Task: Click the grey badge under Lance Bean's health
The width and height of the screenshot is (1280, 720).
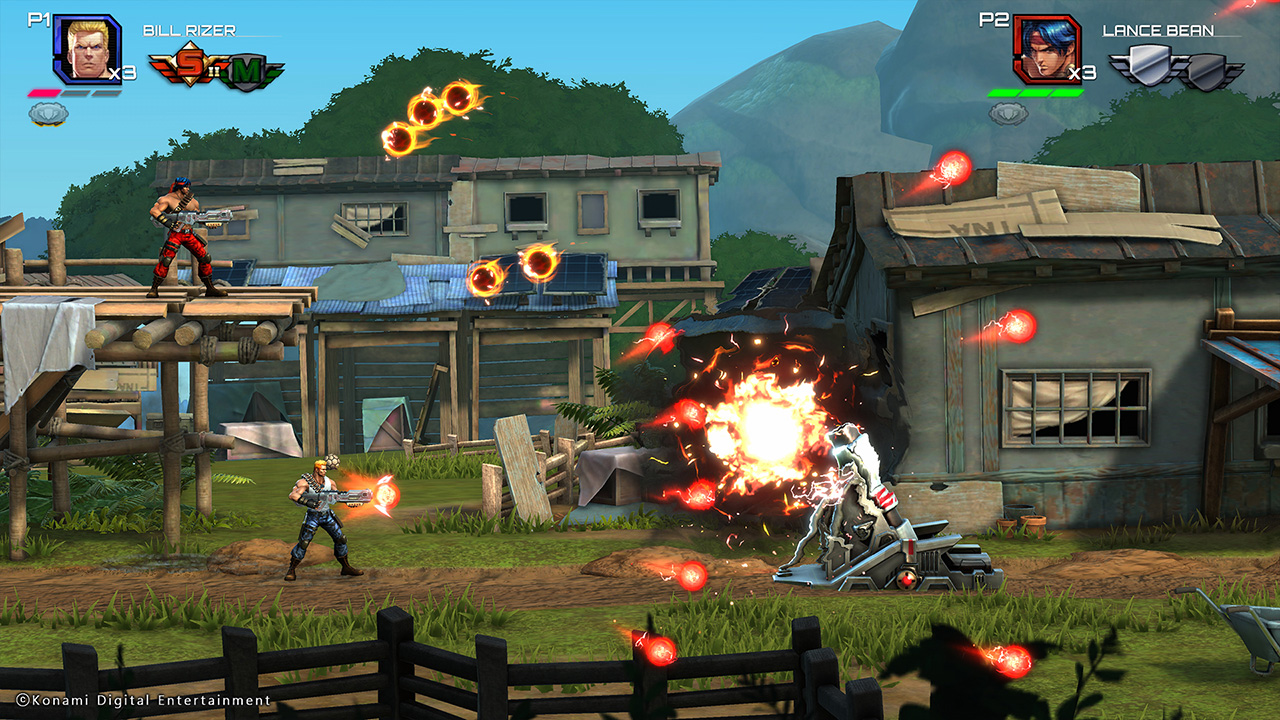Action: pos(1008,113)
